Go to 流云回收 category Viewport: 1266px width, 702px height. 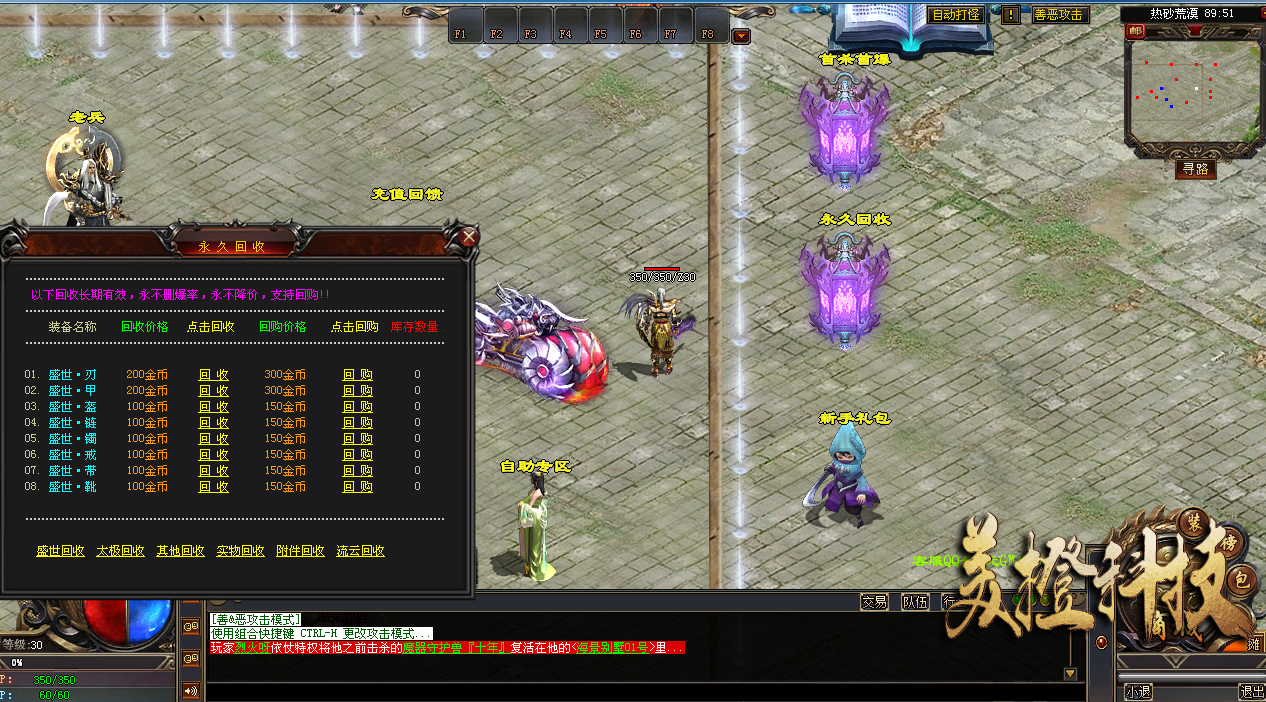click(360, 551)
